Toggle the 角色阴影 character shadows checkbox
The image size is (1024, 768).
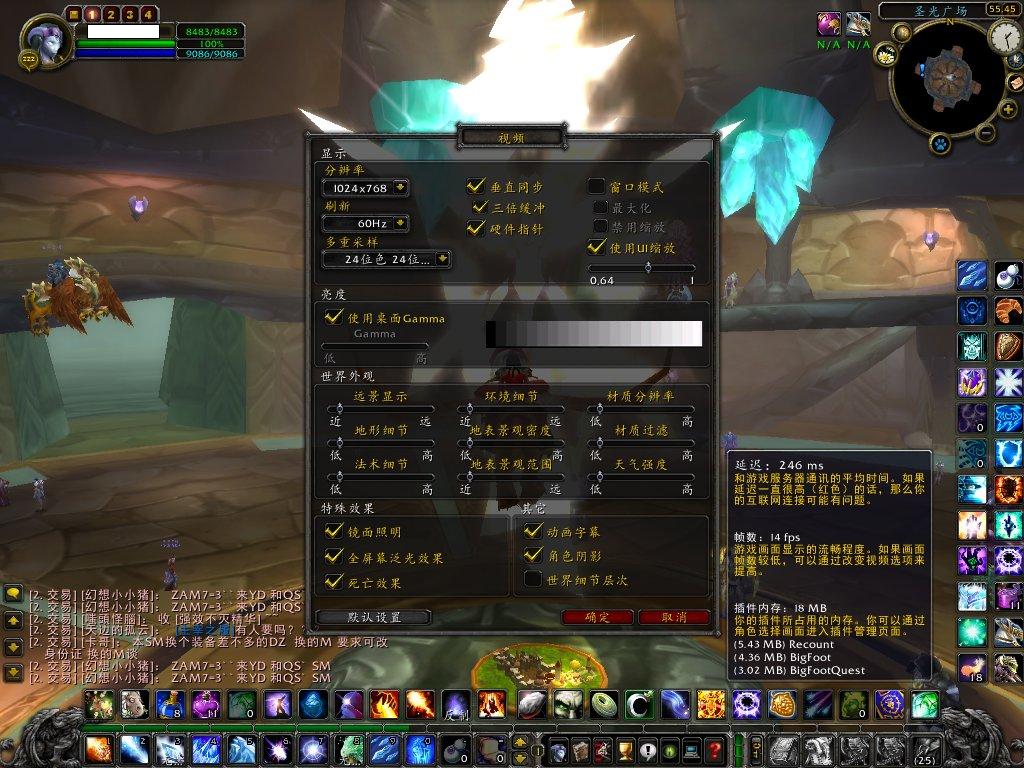click(533, 555)
